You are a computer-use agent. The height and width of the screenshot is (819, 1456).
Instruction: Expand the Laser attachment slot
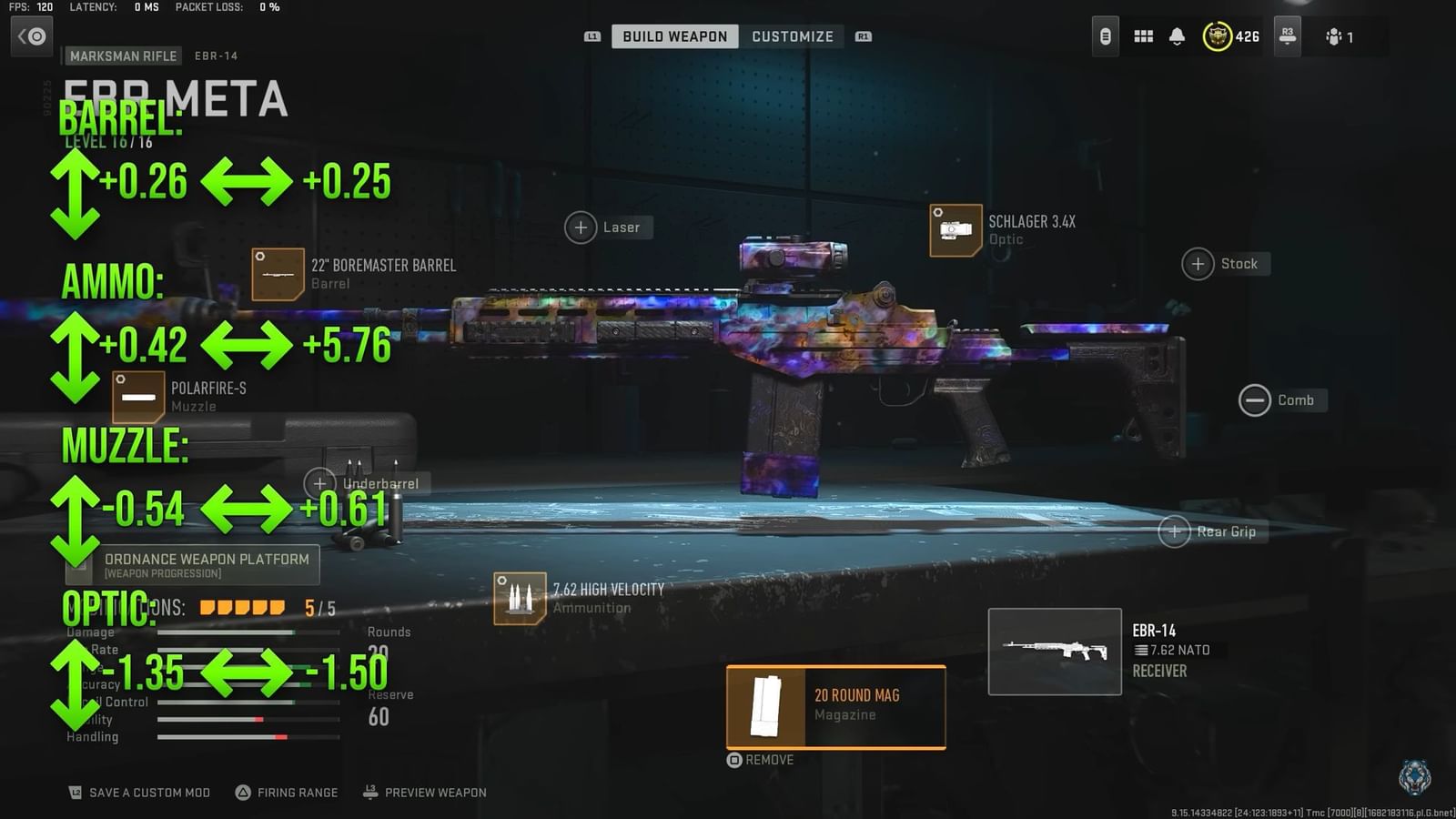tap(581, 227)
